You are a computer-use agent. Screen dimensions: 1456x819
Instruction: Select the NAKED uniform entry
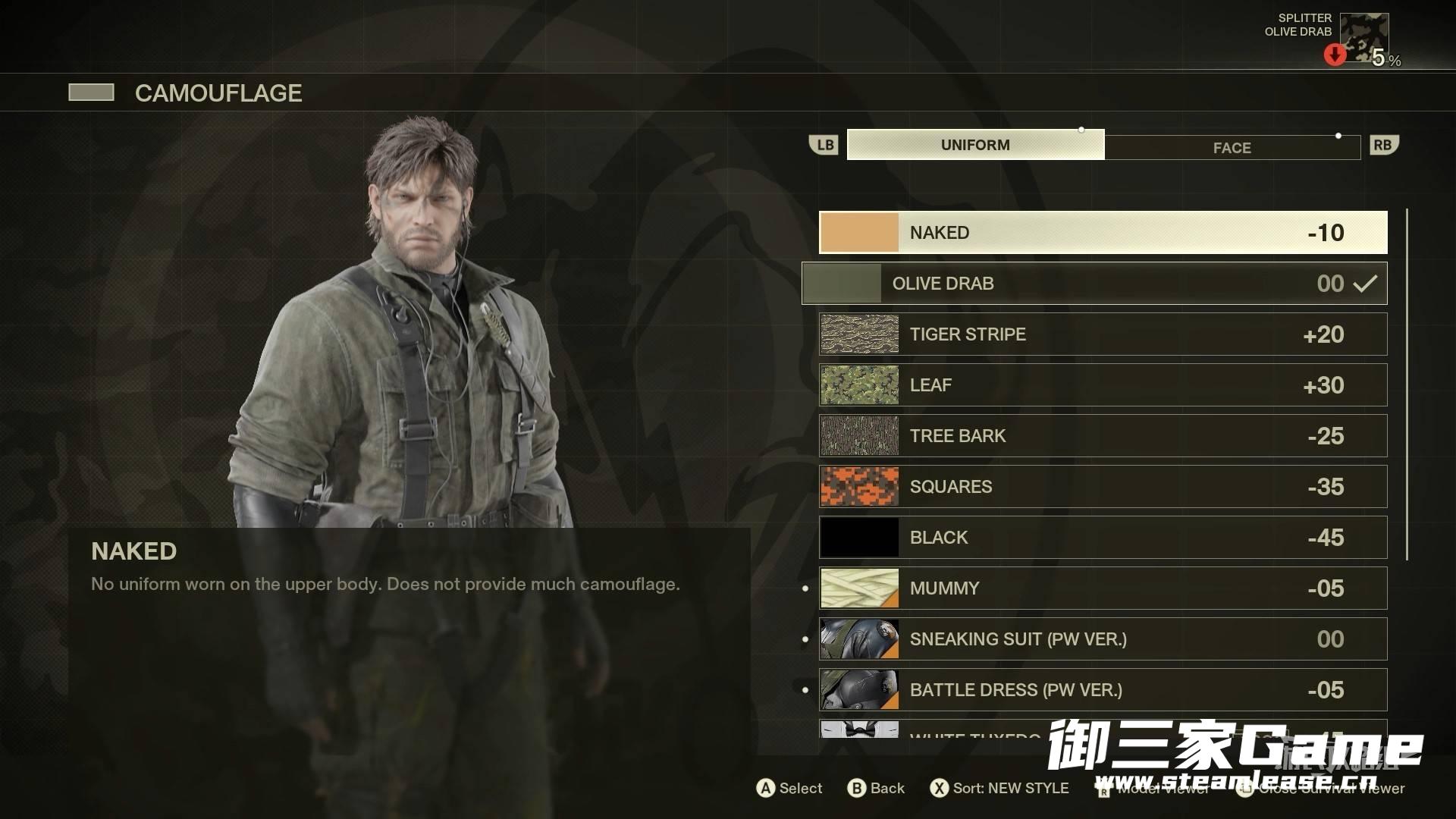1103,233
